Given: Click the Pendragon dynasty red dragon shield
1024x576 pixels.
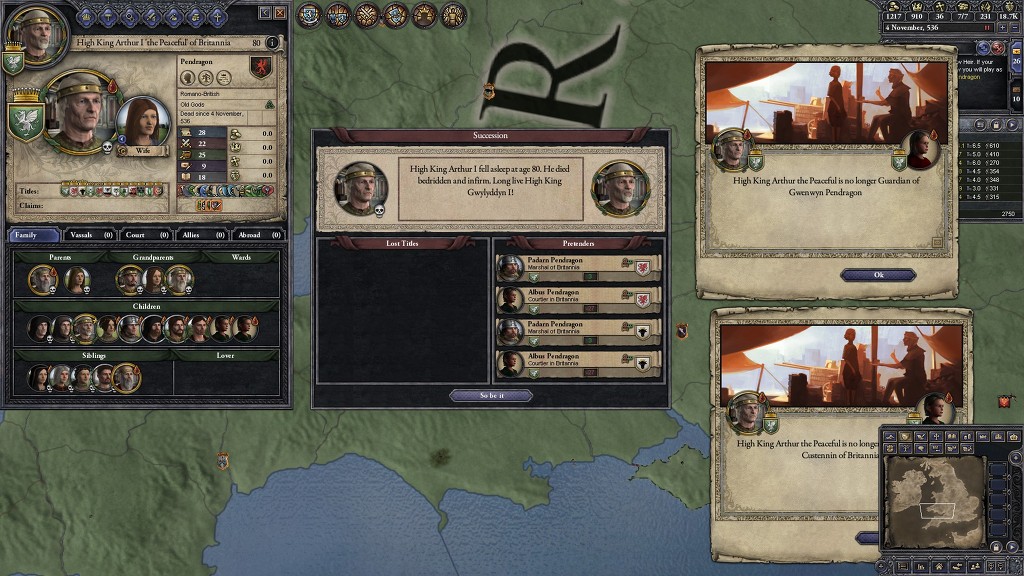Looking at the screenshot, I should click(x=261, y=68).
